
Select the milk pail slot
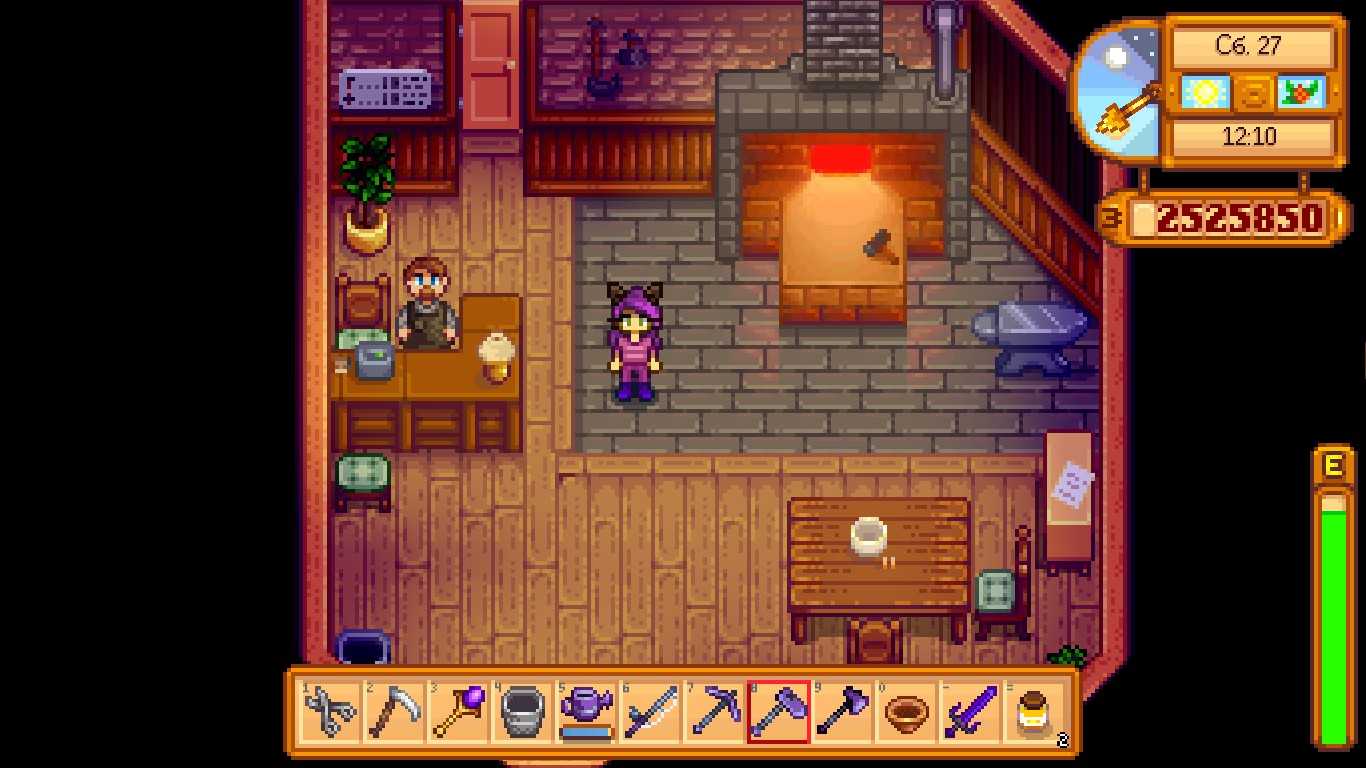tap(522, 712)
